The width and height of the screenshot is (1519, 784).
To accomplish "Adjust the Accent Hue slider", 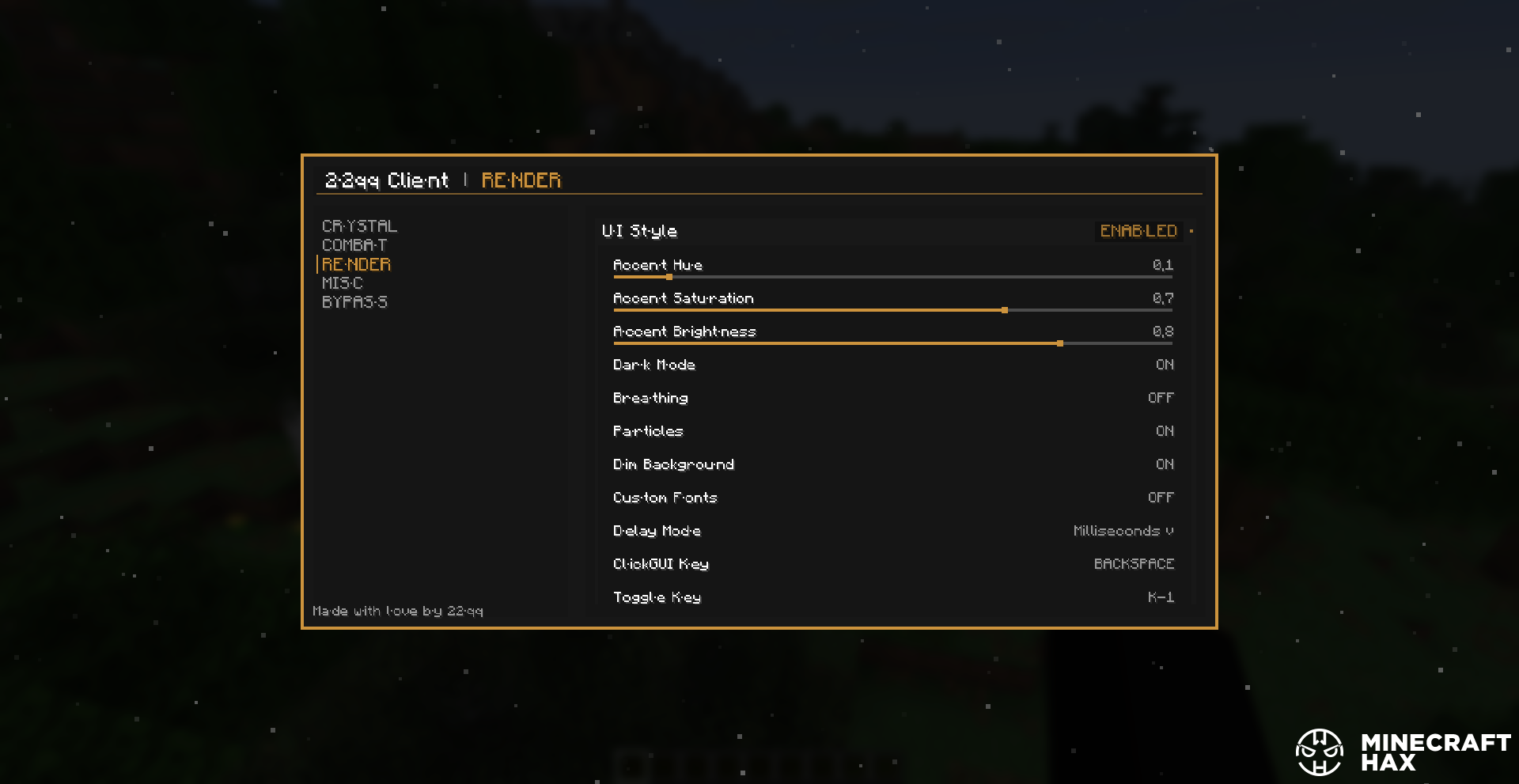I will [x=669, y=277].
